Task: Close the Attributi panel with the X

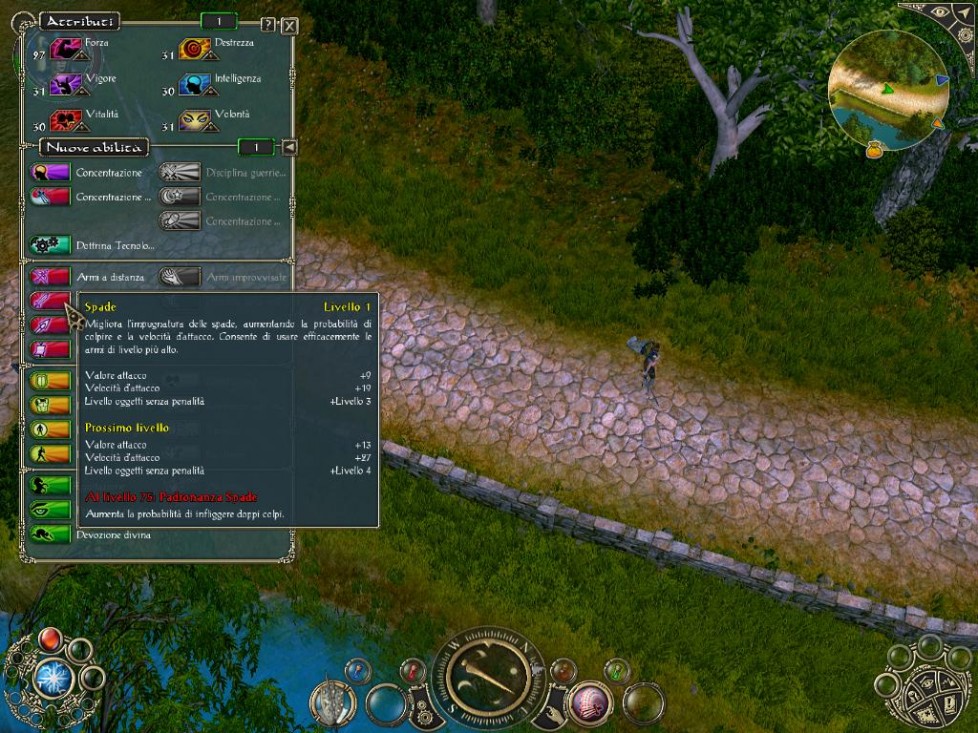Action: (x=289, y=26)
